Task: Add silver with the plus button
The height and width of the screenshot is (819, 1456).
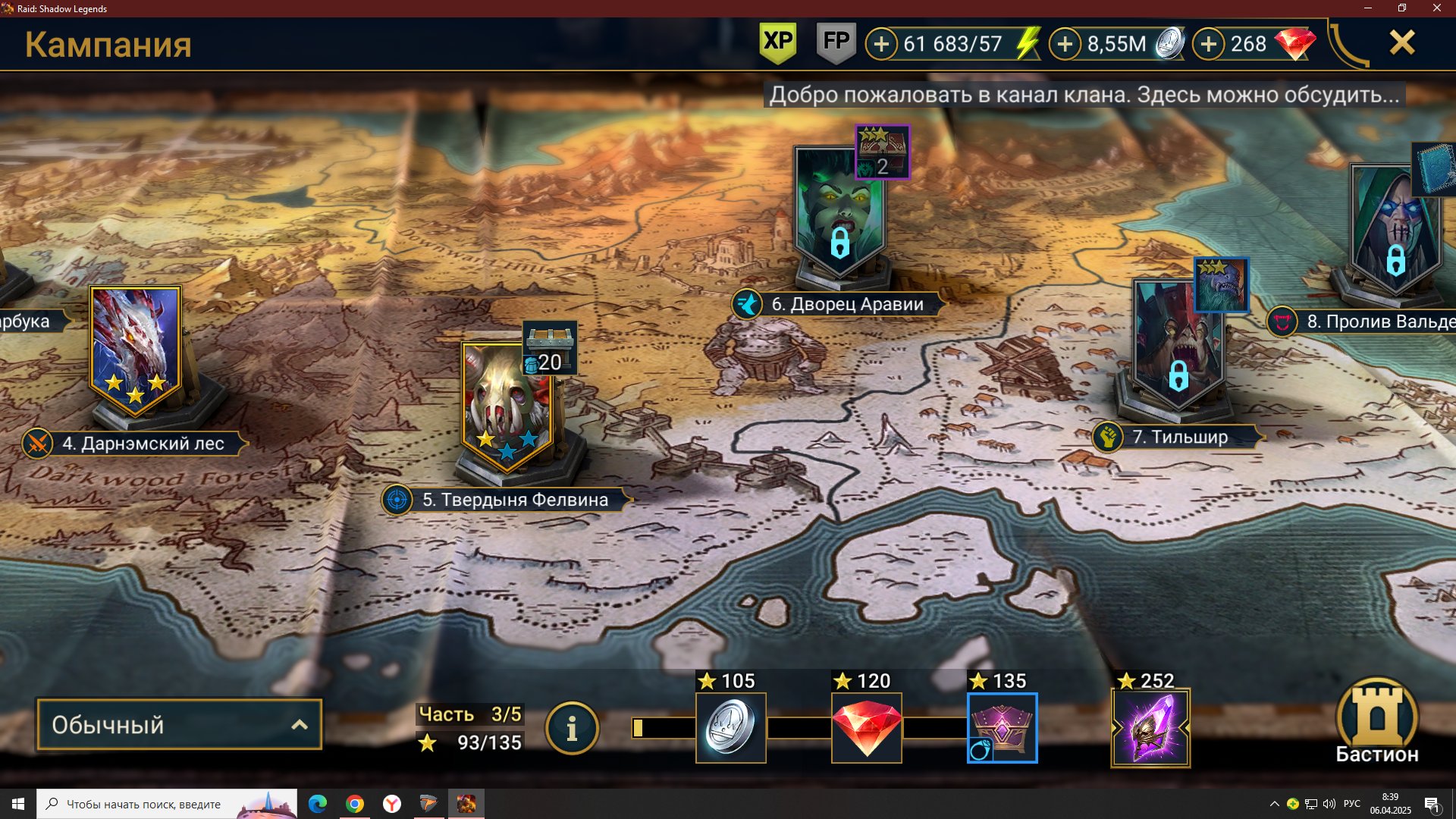Action: (x=1065, y=44)
